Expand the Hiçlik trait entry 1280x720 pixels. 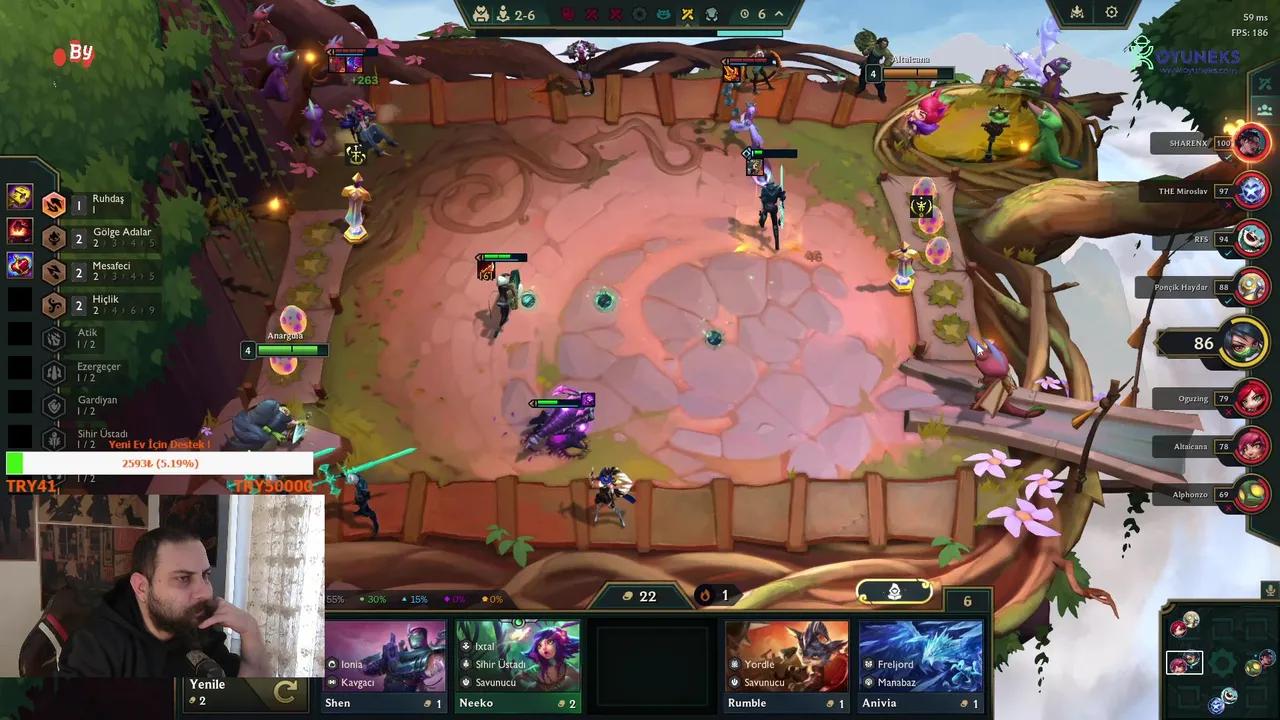click(x=54, y=302)
